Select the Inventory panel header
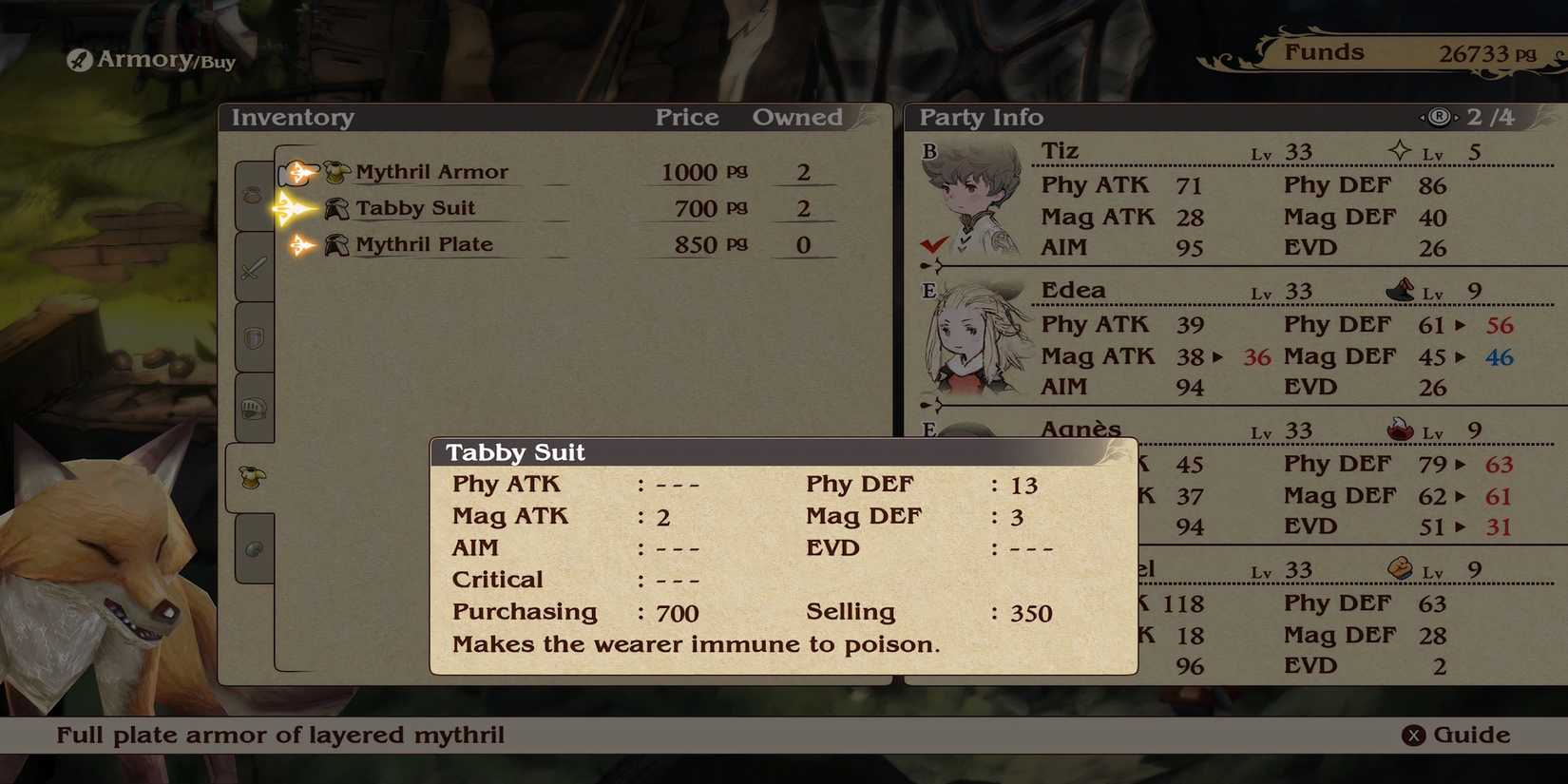The height and width of the screenshot is (784, 1568). [293, 117]
